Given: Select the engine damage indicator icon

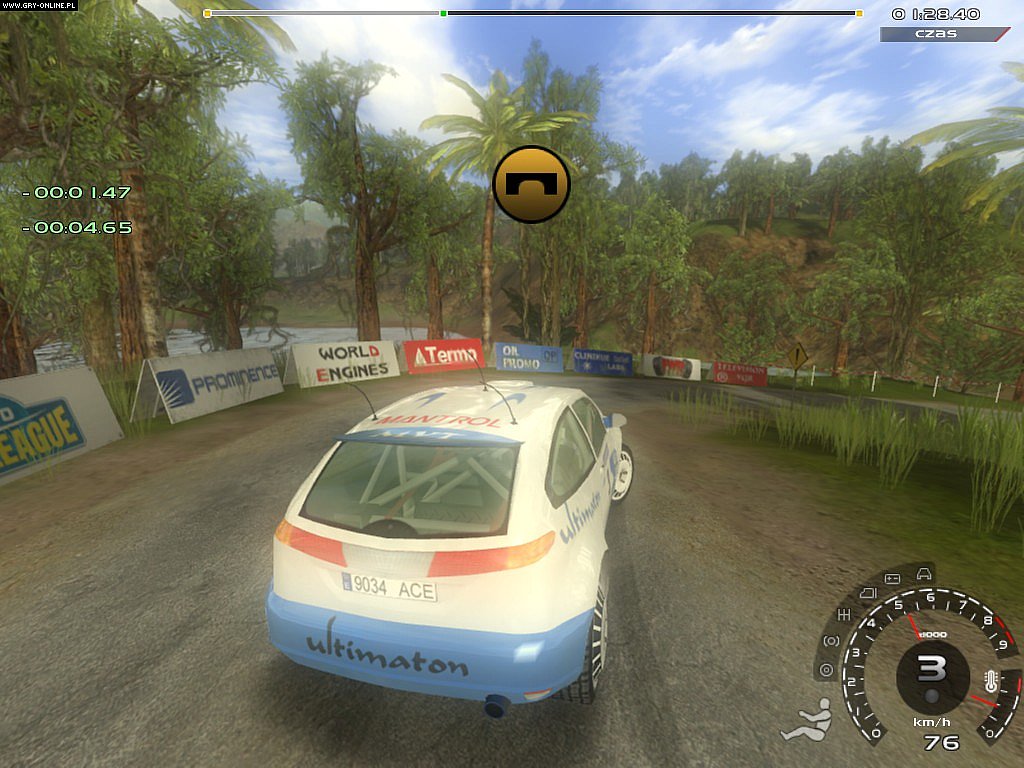Looking at the screenshot, I should [x=867, y=593].
